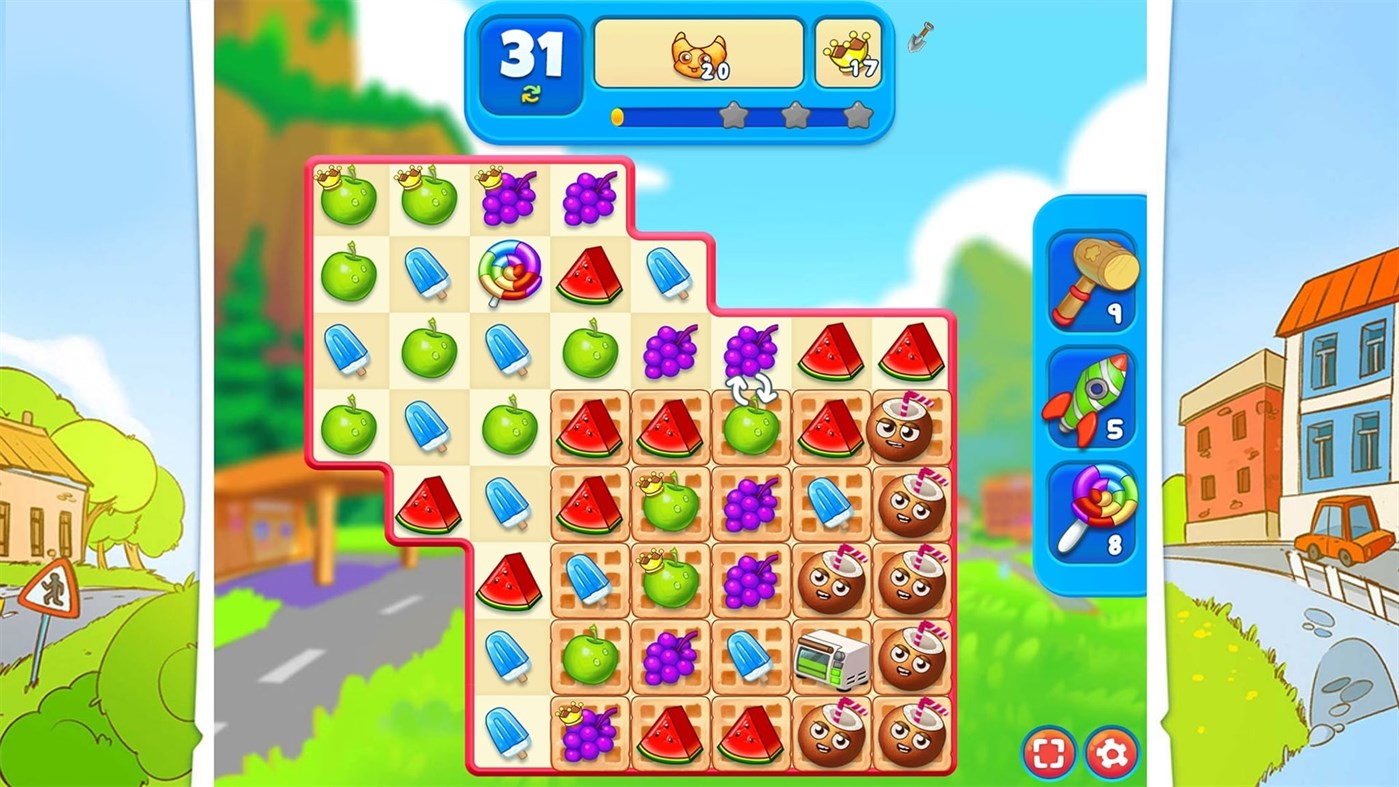
Task: Open the settings gear menu
Action: coord(1113,755)
